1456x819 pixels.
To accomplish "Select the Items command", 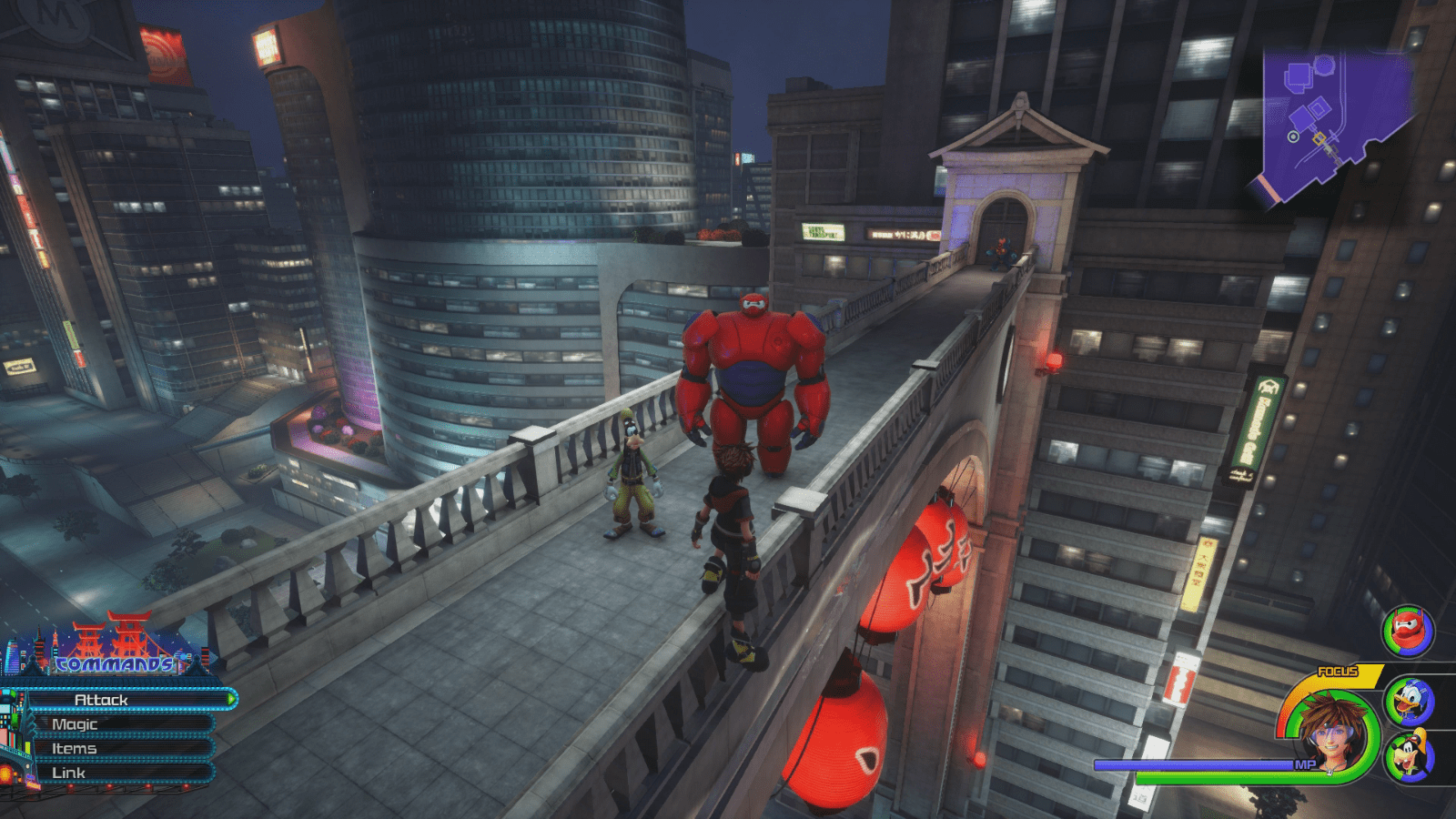I will 77,748.
